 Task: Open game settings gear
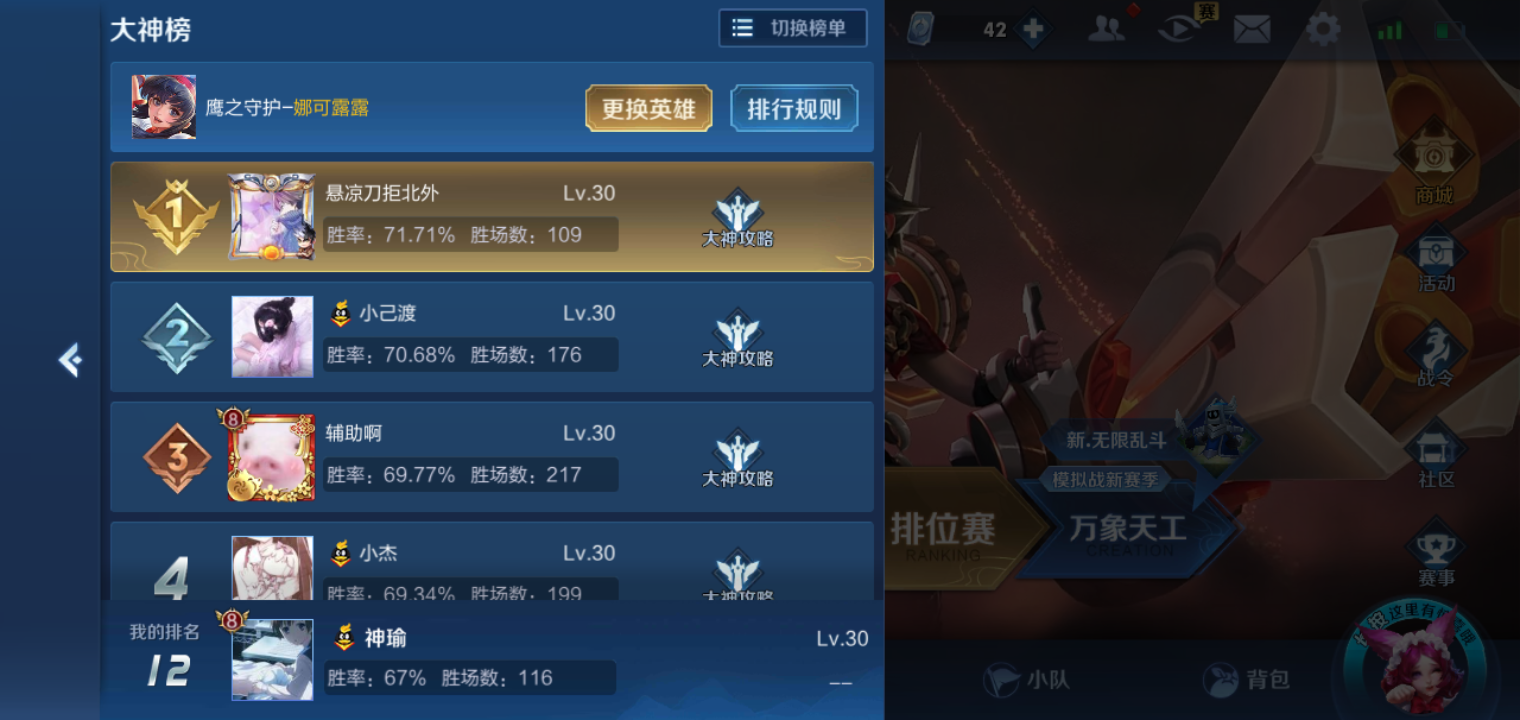pos(1323,30)
